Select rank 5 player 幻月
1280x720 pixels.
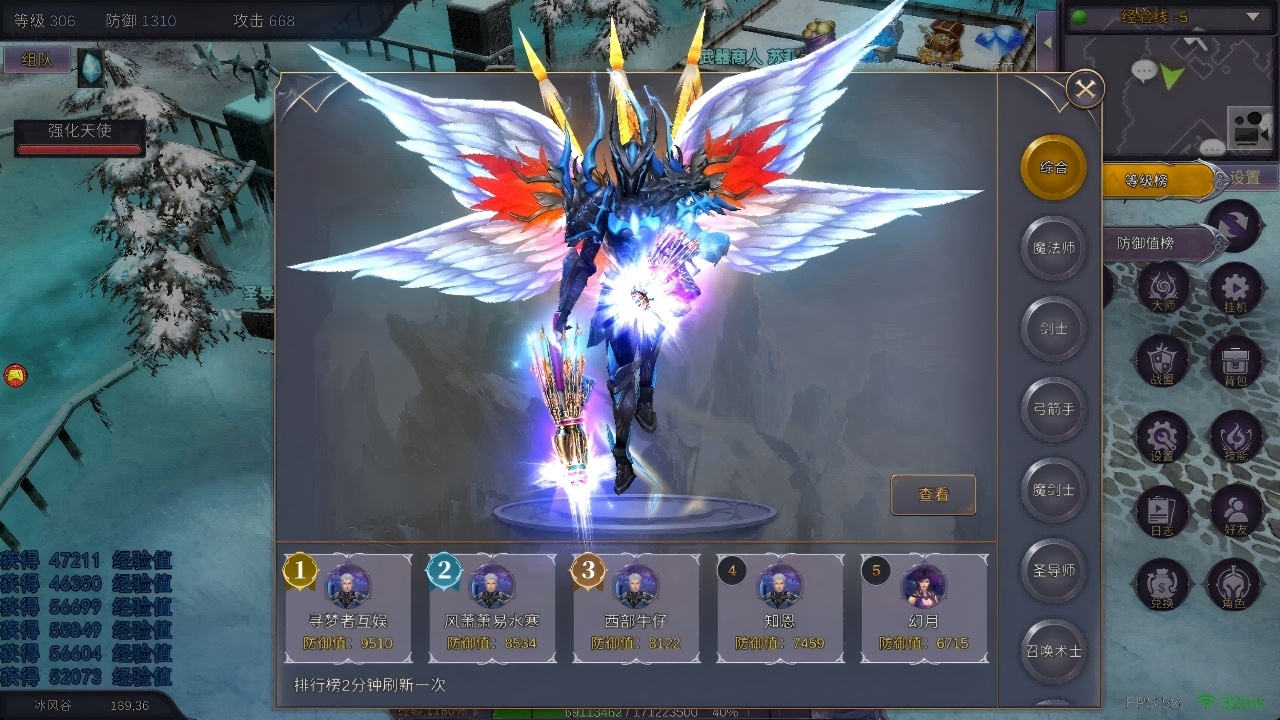tap(924, 608)
